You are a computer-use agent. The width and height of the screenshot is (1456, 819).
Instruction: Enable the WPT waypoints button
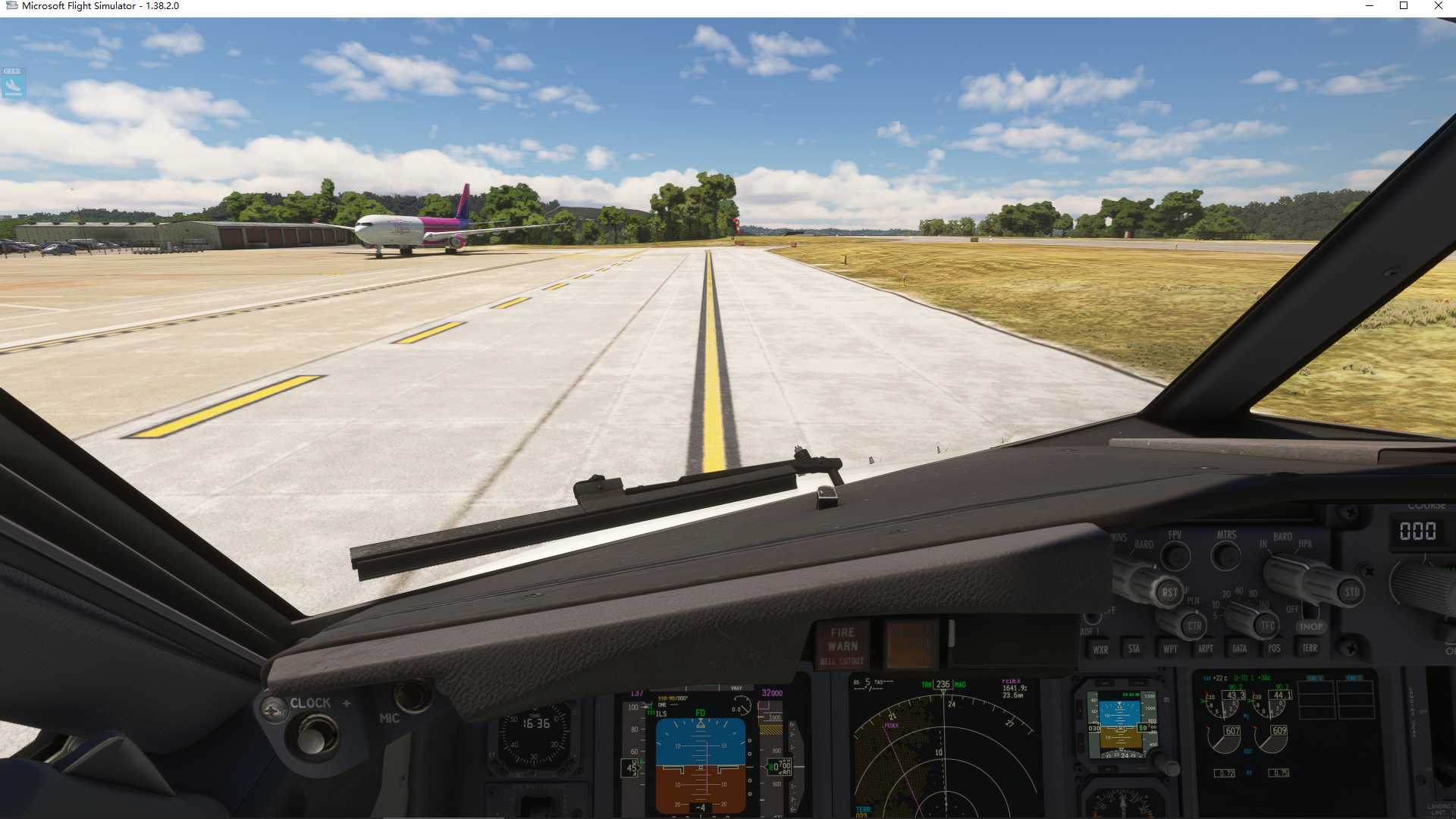point(1170,648)
